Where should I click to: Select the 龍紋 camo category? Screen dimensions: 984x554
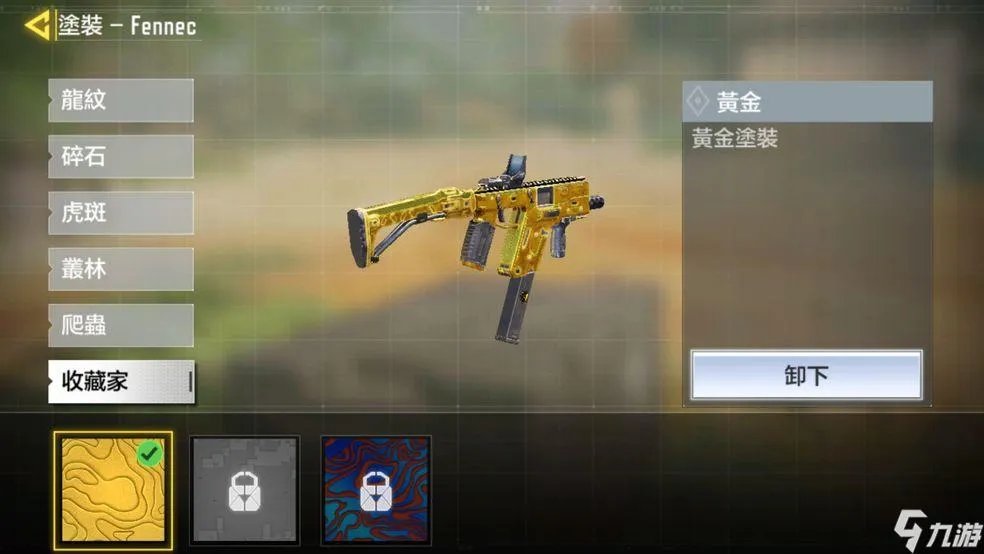click(x=120, y=101)
